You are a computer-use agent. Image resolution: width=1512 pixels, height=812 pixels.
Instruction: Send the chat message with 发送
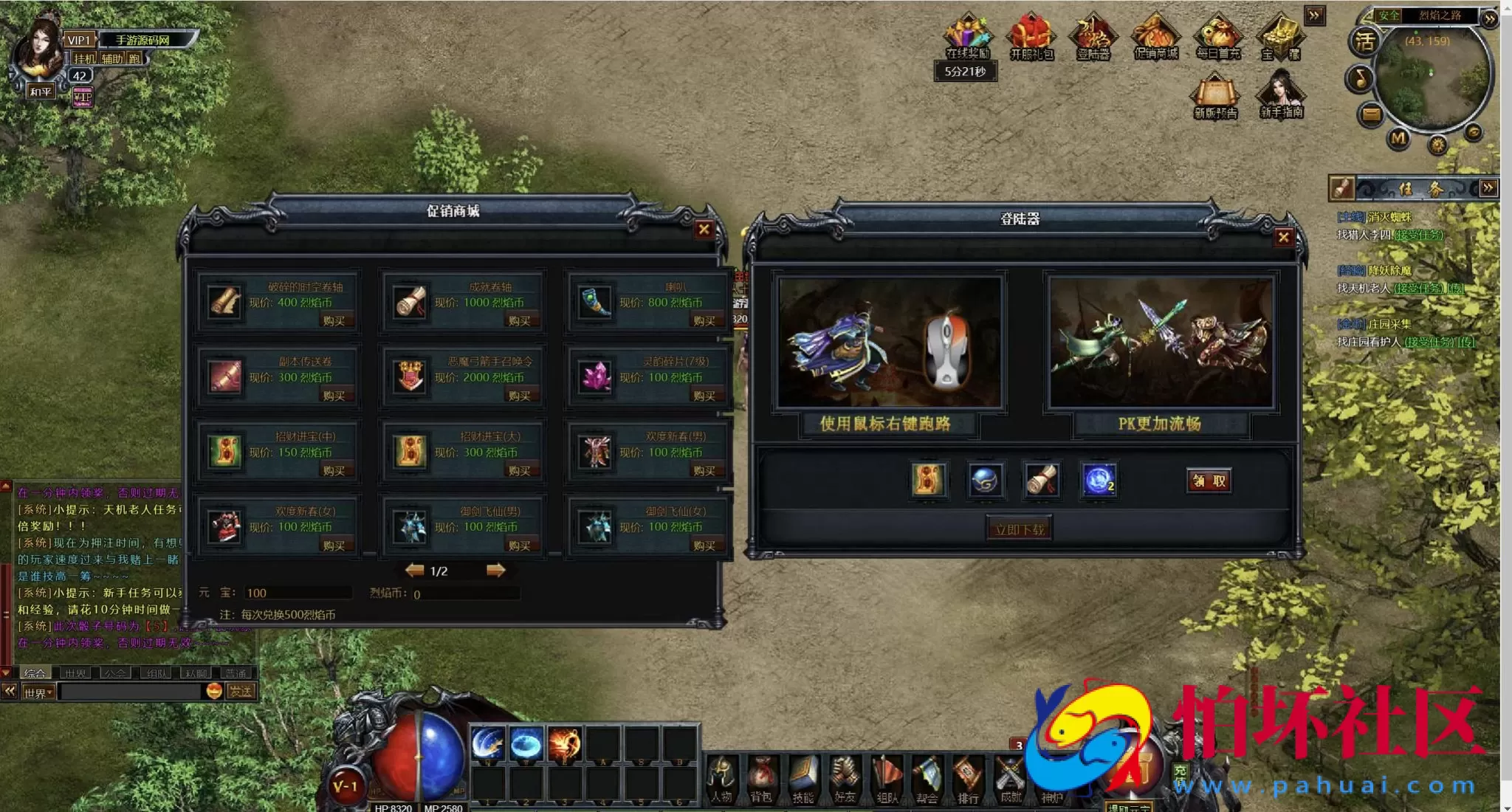(x=241, y=691)
